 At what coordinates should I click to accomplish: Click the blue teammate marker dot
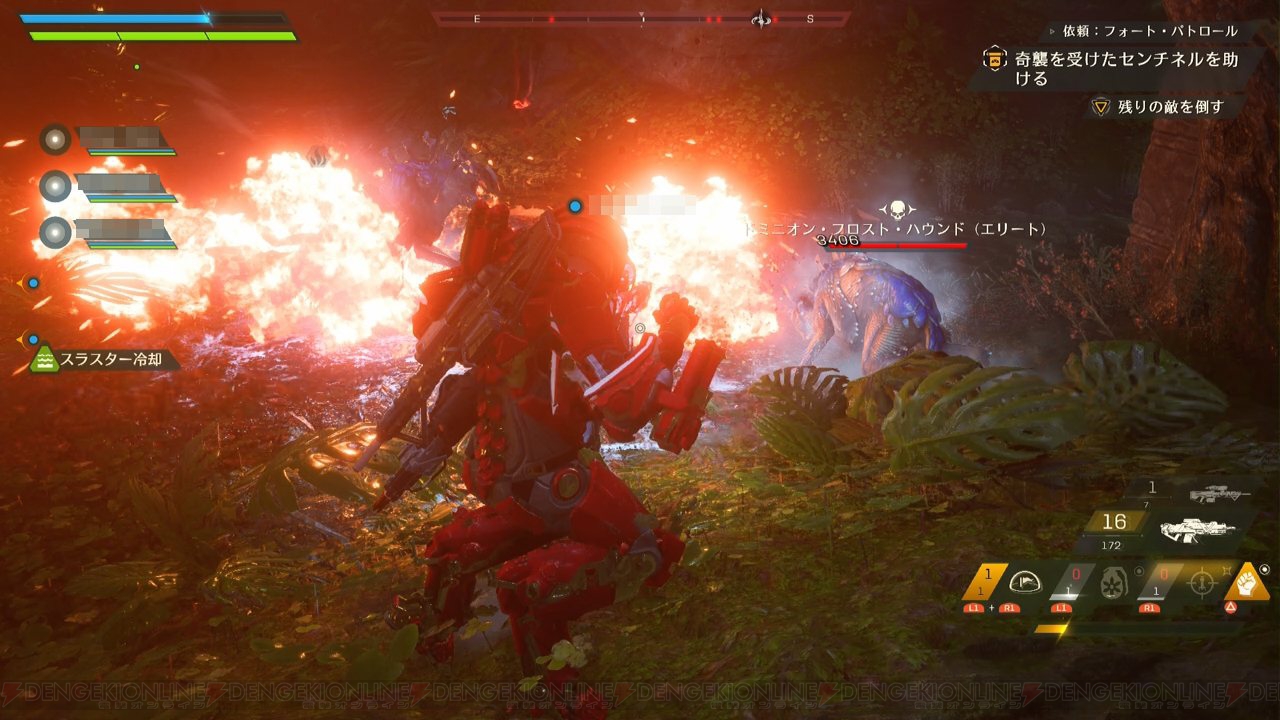[574, 206]
